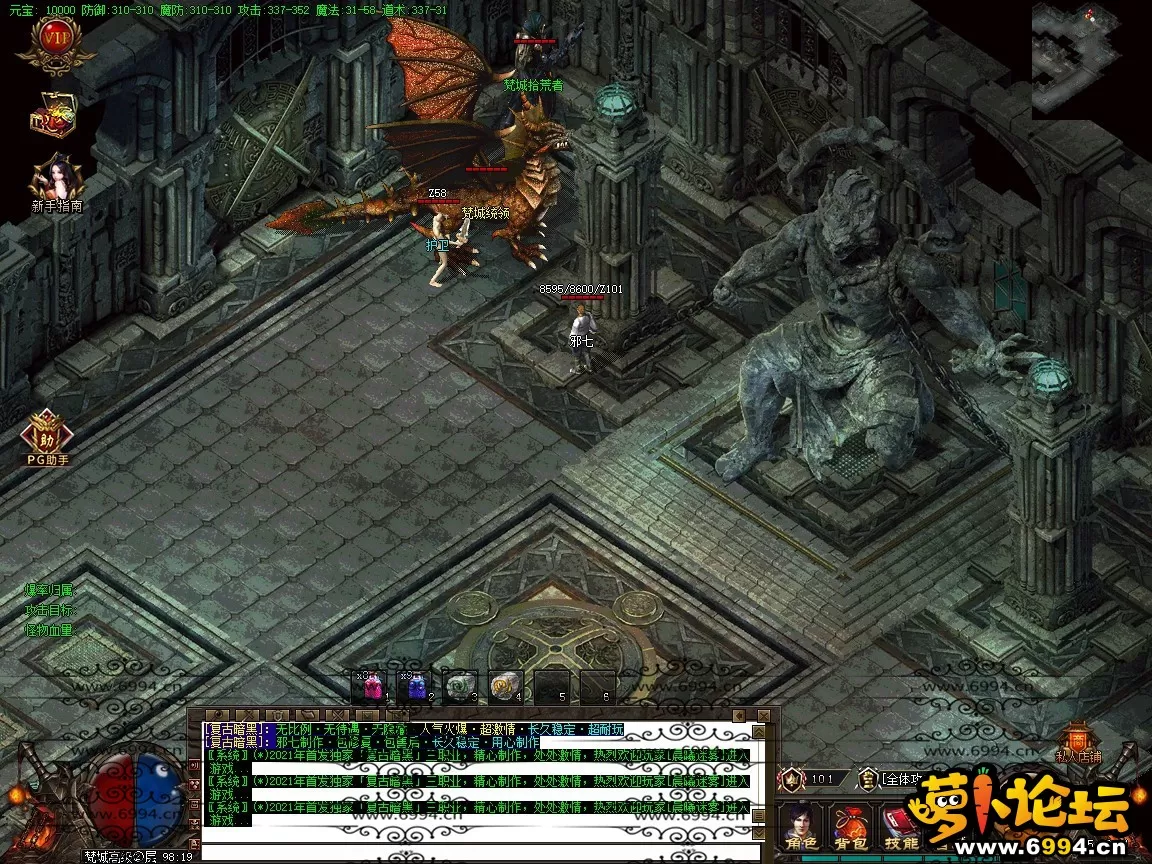This screenshot has height=864, width=1152.
Task: Open the 背包 backpack
Action: point(852,828)
